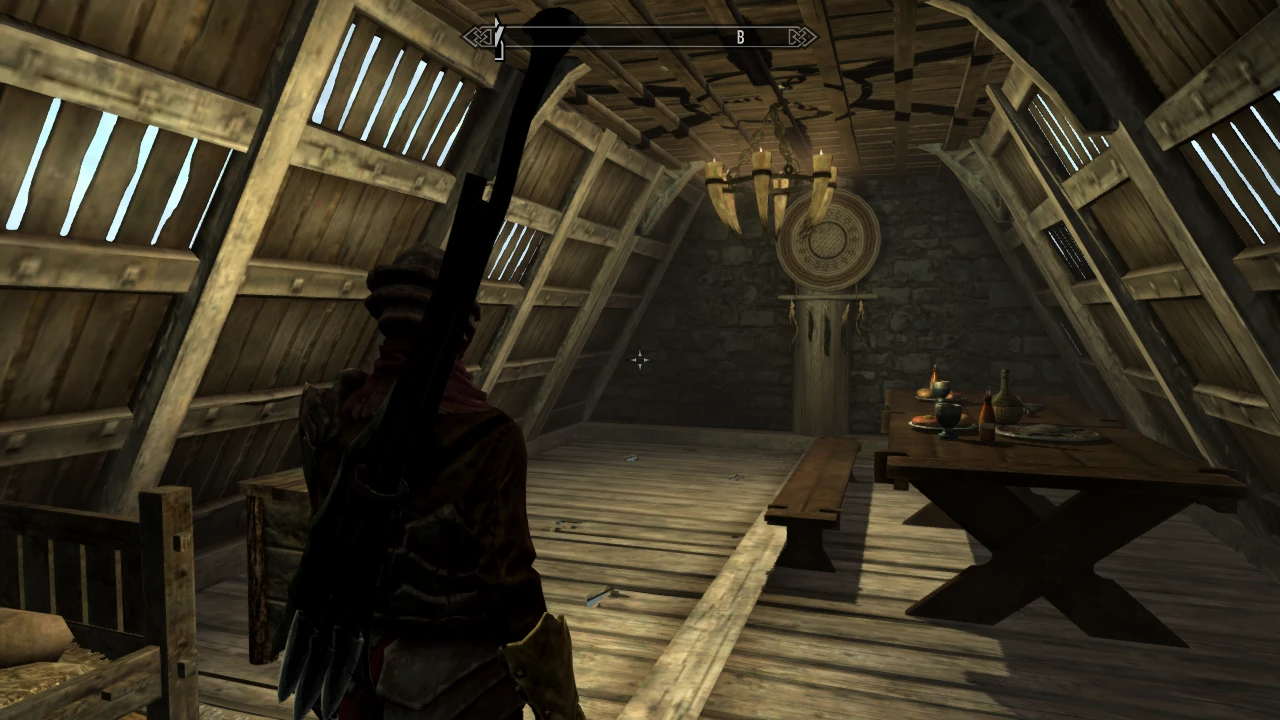Click the B objective marker on the compass

tap(741, 37)
